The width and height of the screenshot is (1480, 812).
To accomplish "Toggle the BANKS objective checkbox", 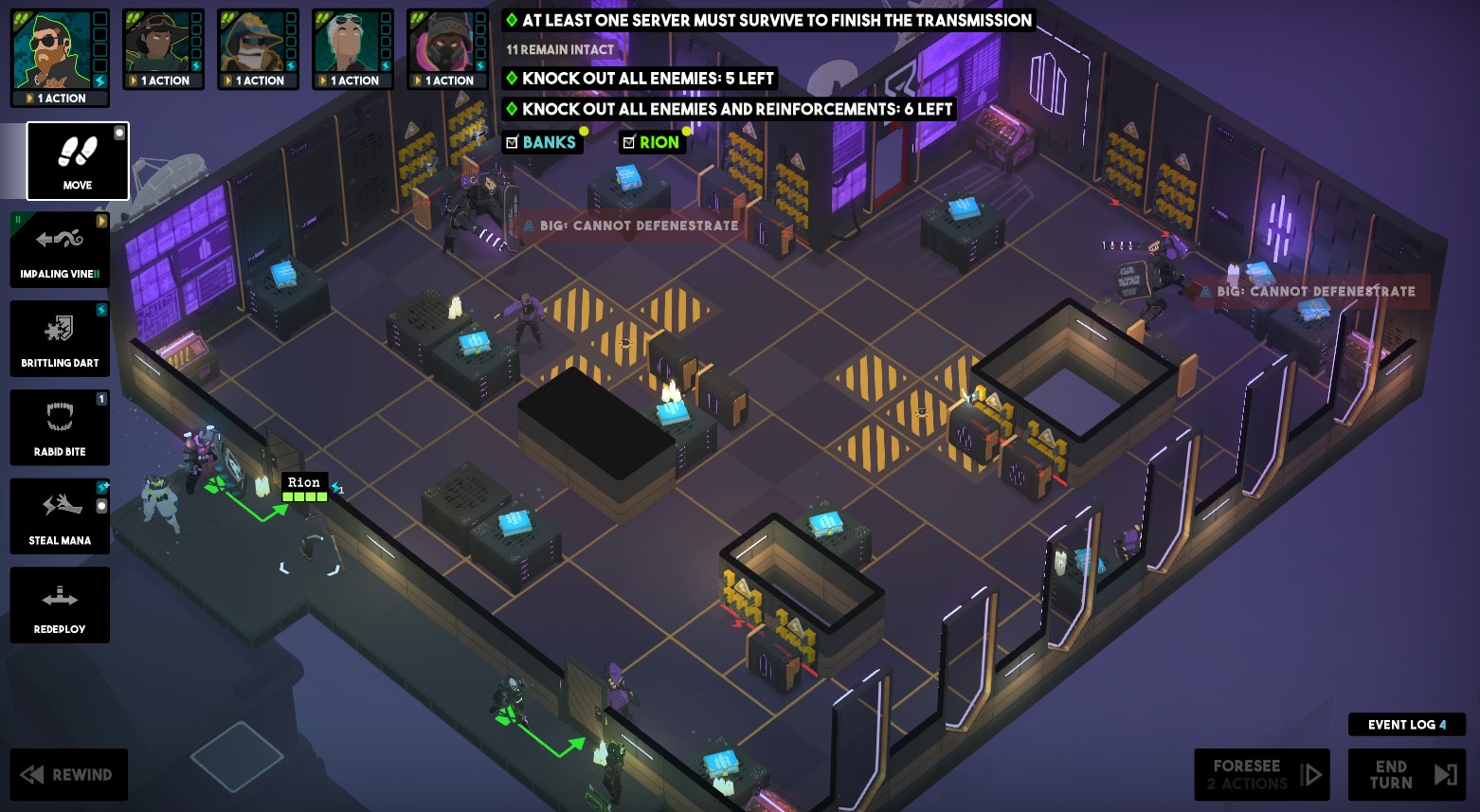I will [513, 142].
